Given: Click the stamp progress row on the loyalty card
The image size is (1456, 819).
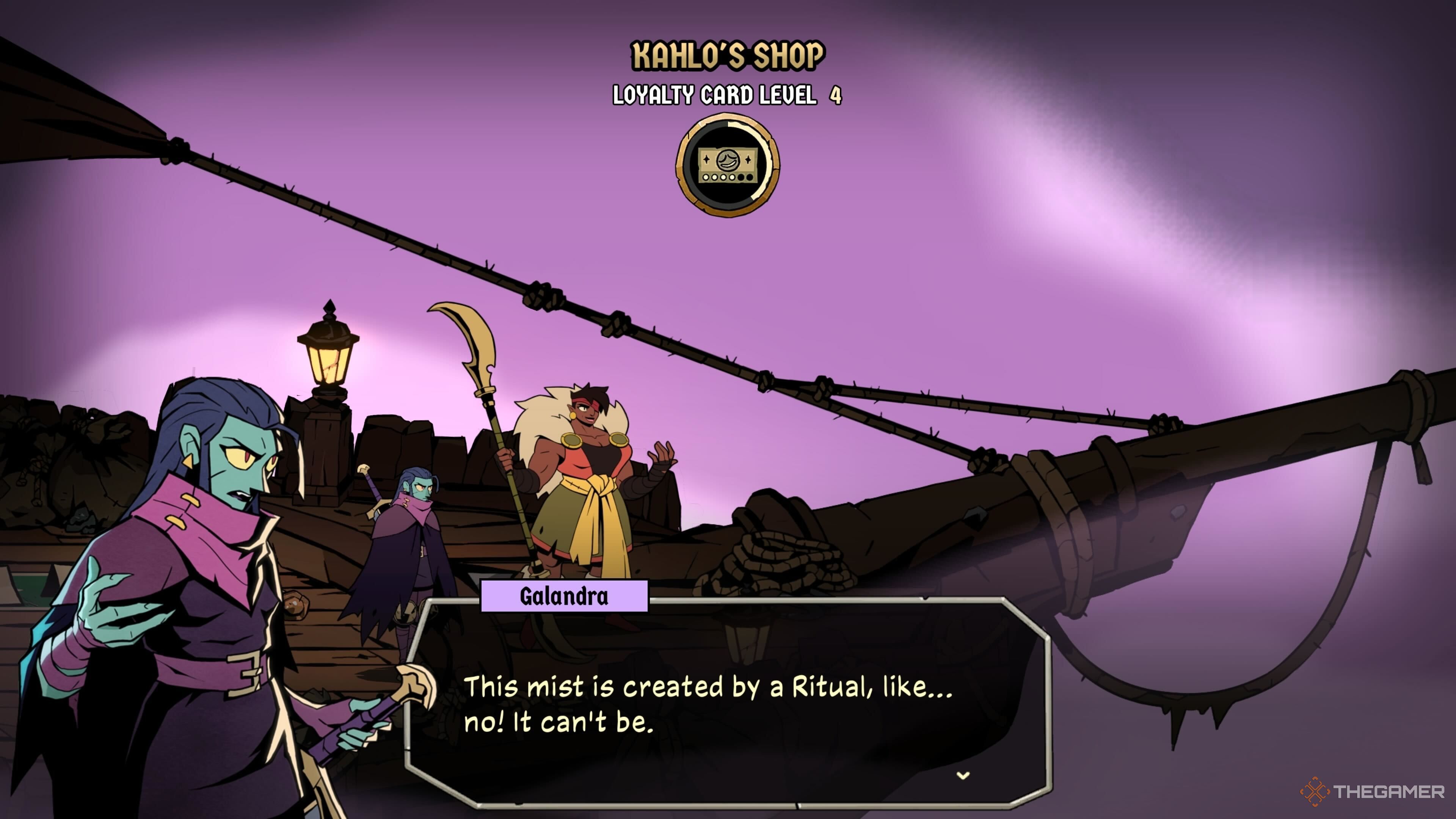Looking at the screenshot, I should point(728,177).
